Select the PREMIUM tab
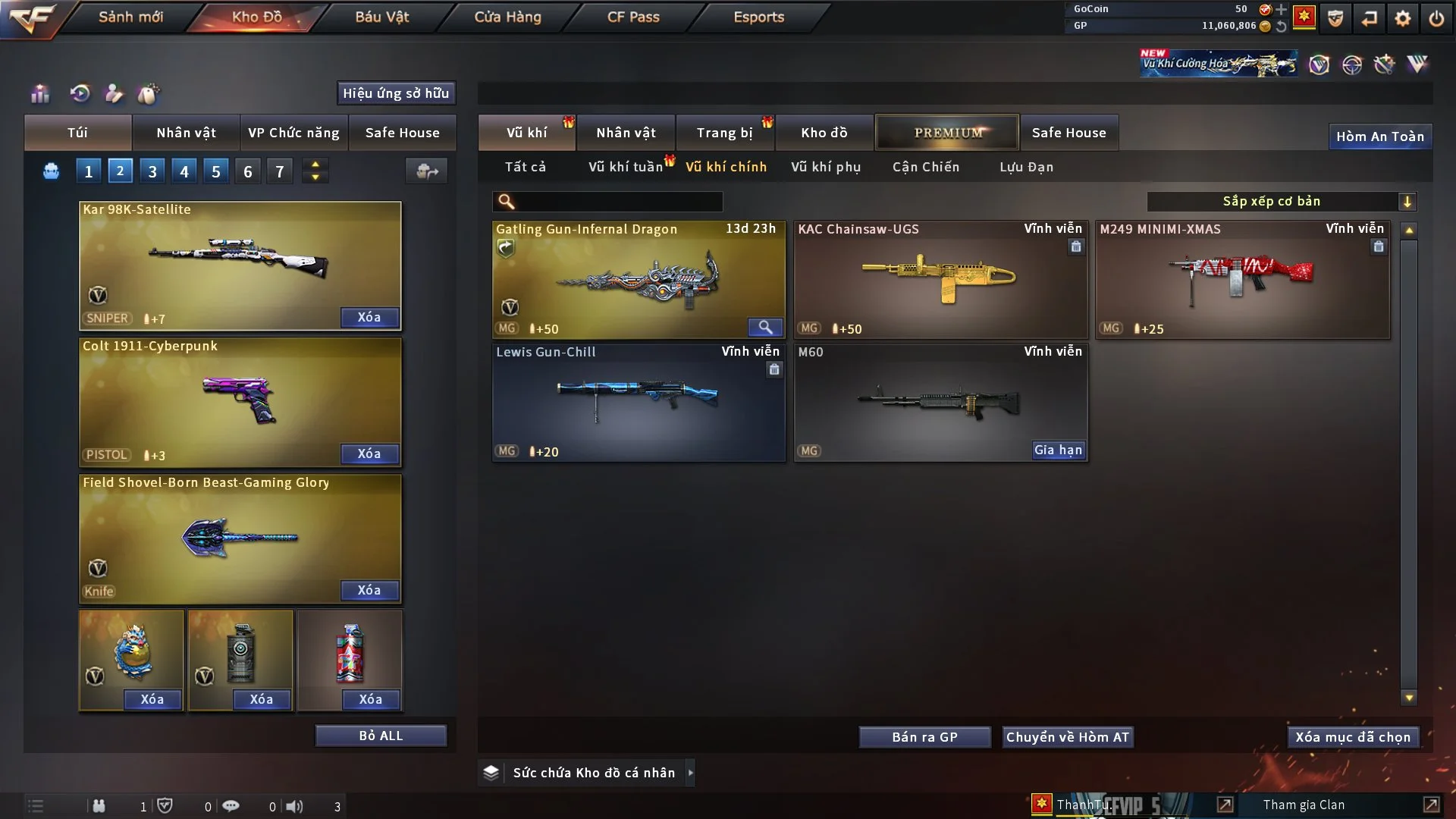The width and height of the screenshot is (1456, 819). 947,133
